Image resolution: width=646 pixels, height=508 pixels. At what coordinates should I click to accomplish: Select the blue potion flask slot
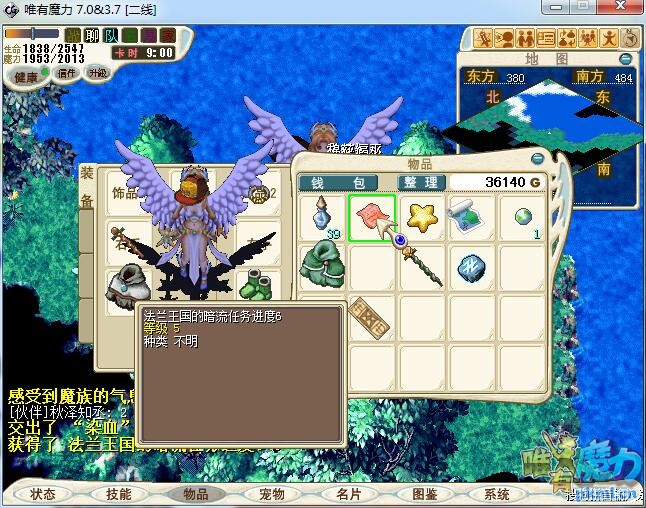323,215
